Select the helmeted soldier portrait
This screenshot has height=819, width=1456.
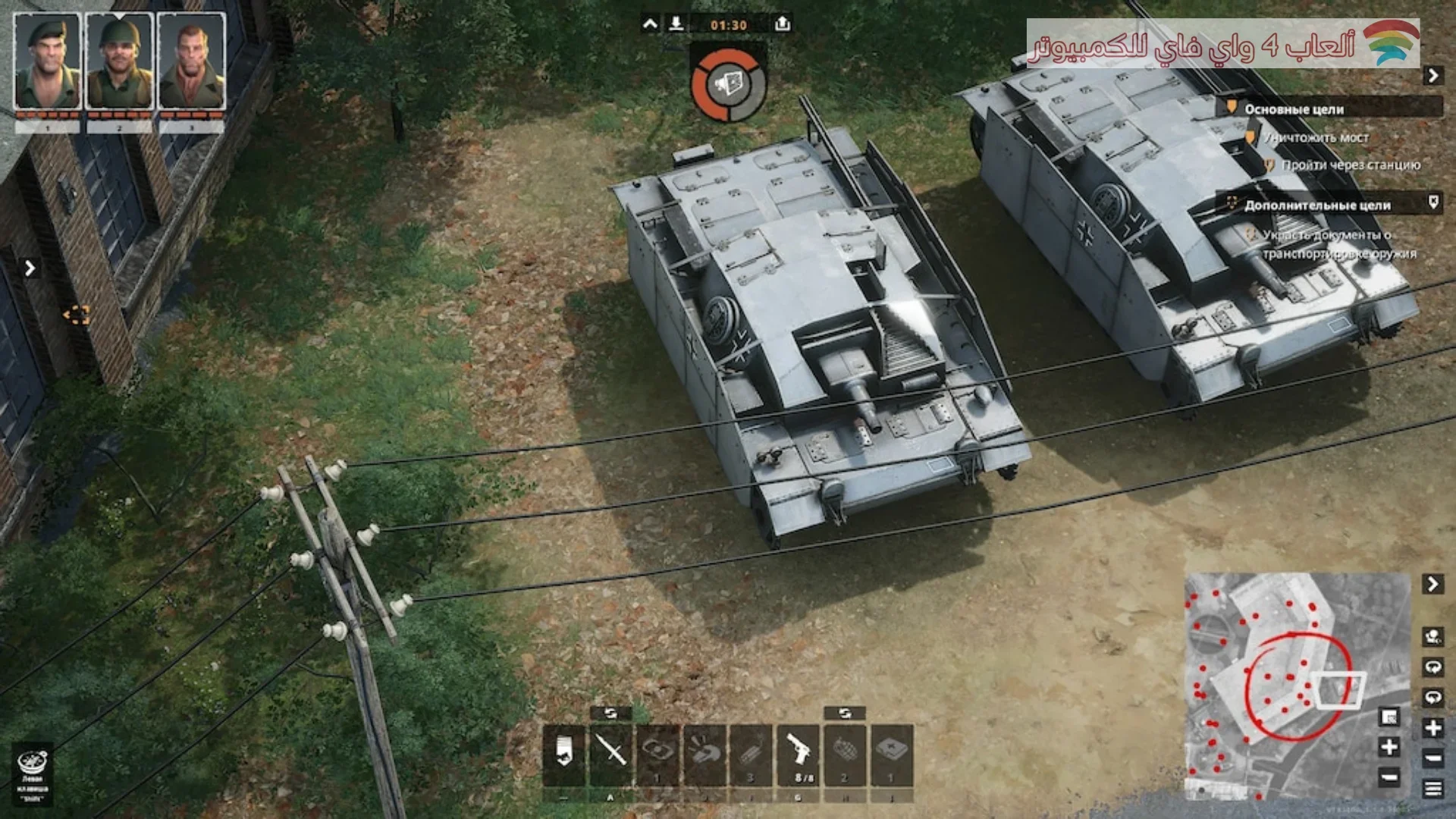[119, 62]
